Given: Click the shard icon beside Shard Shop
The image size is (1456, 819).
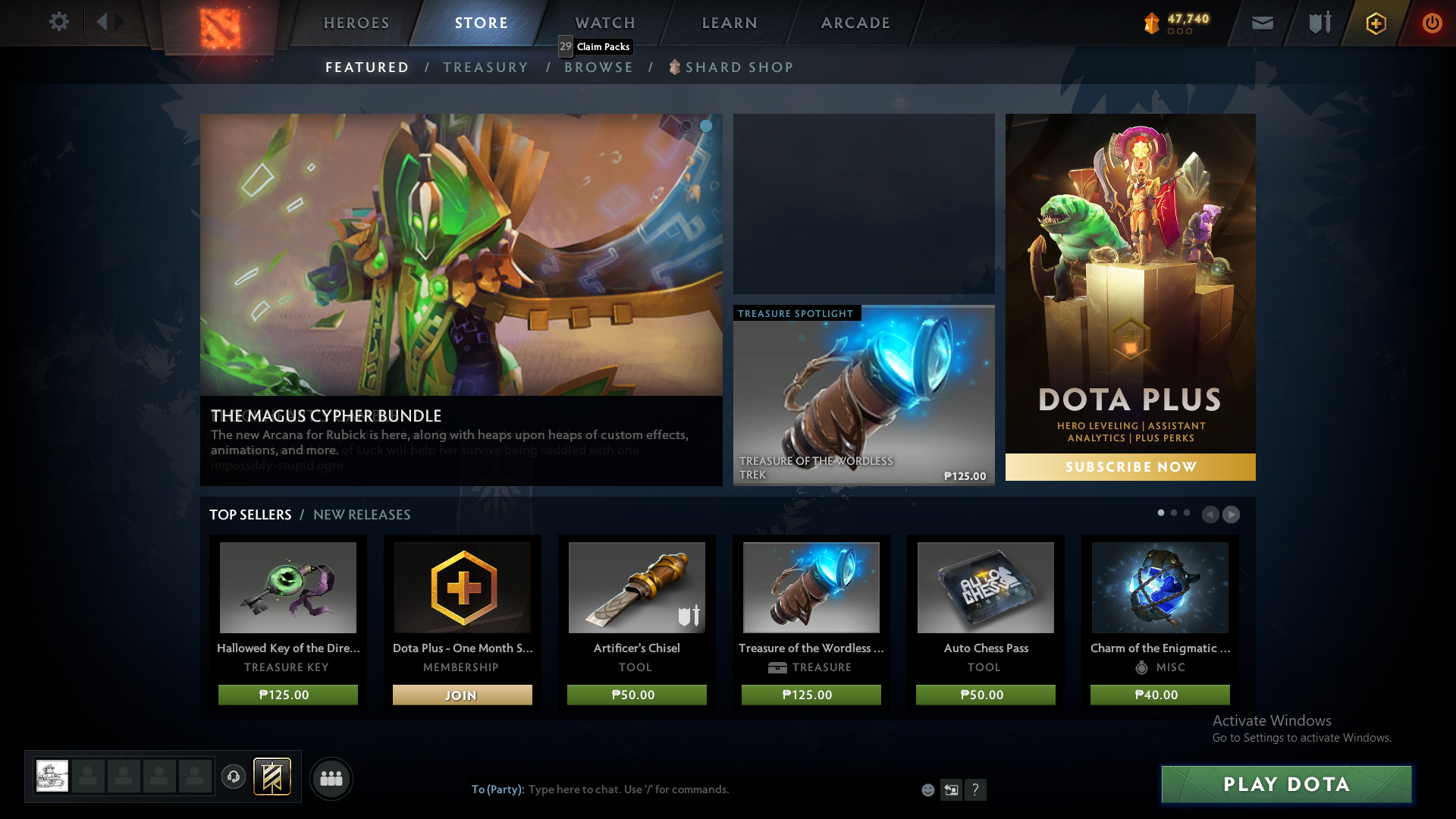Looking at the screenshot, I should [673, 67].
